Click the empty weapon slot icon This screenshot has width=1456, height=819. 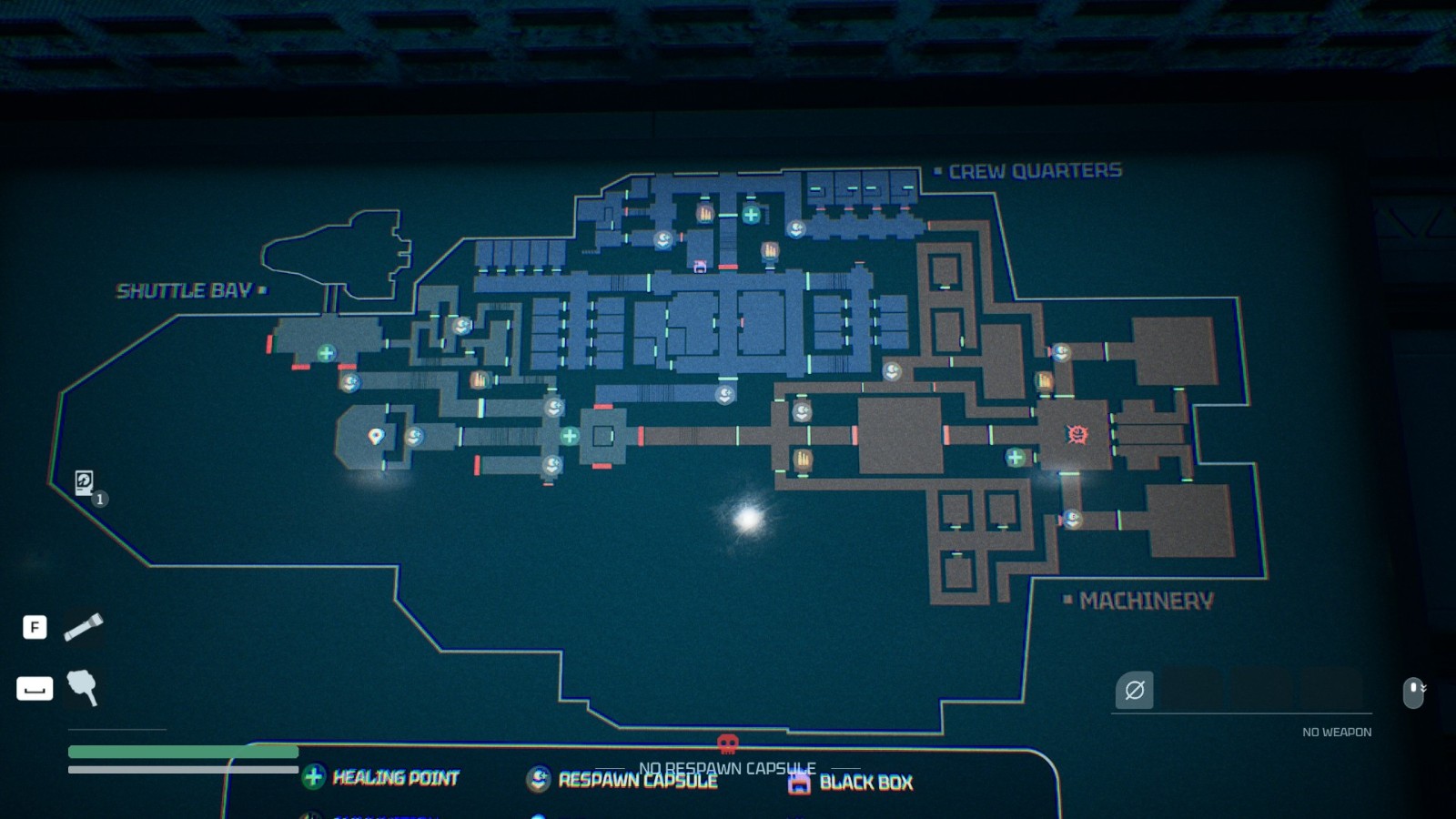coord(1135,690)
